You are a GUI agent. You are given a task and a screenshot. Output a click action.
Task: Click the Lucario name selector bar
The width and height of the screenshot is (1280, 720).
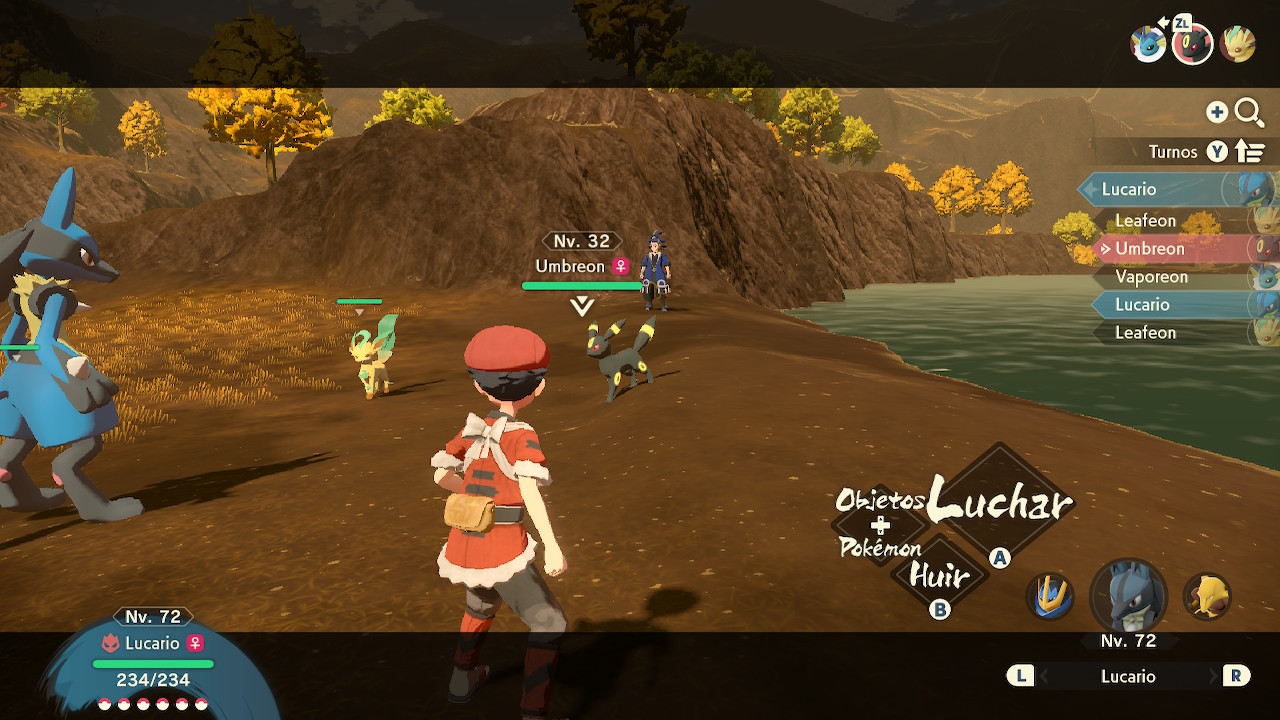point(1128,677)
